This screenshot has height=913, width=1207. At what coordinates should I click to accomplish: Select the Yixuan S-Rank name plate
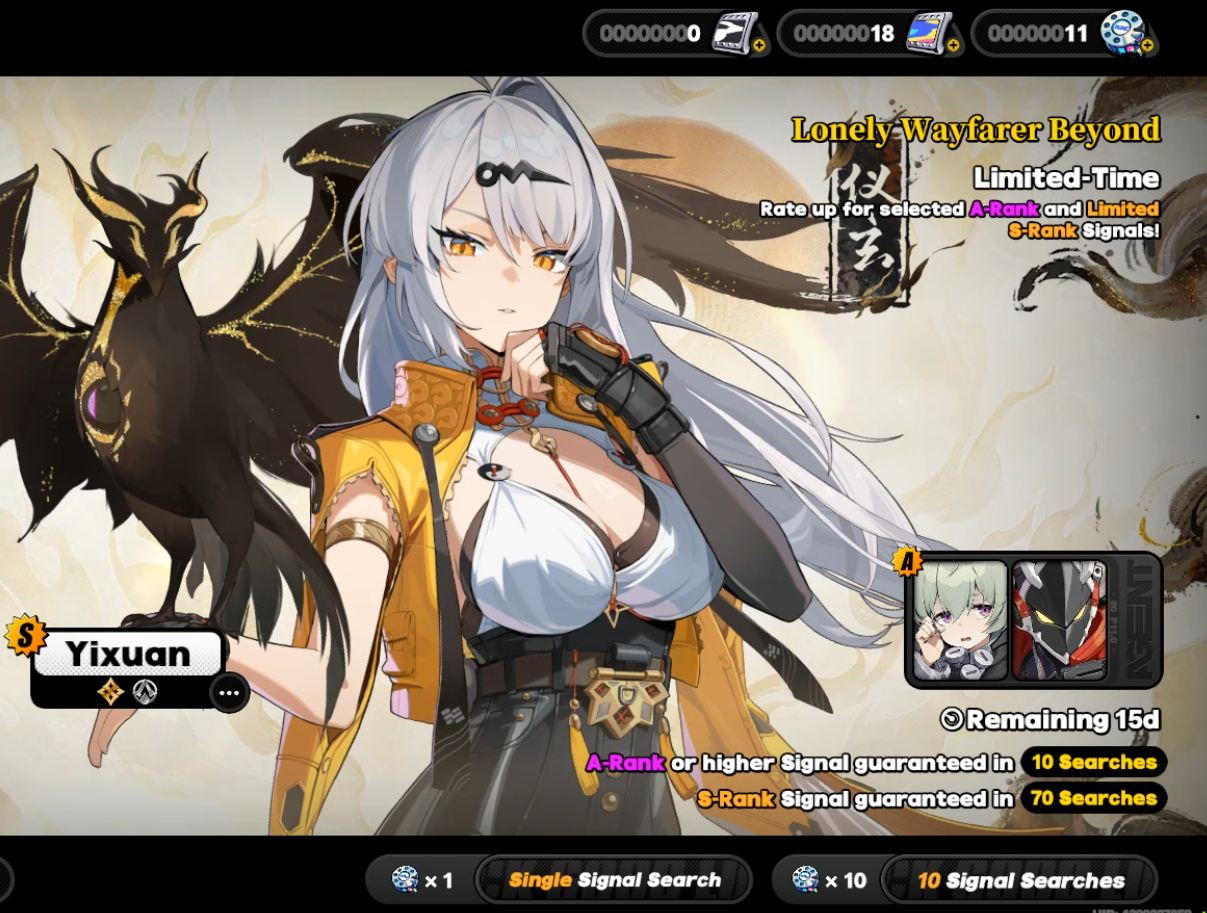[128, 654]
